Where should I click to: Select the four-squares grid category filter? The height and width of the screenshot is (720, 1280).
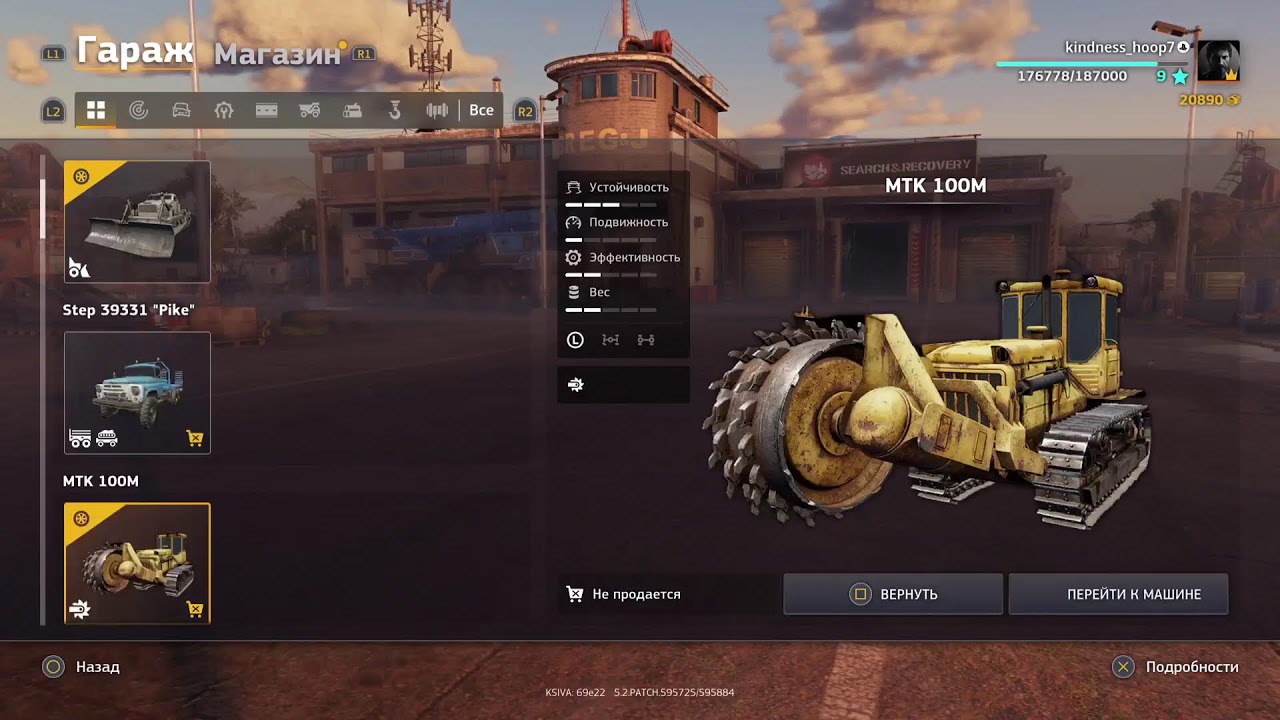(x=96, y=111)
